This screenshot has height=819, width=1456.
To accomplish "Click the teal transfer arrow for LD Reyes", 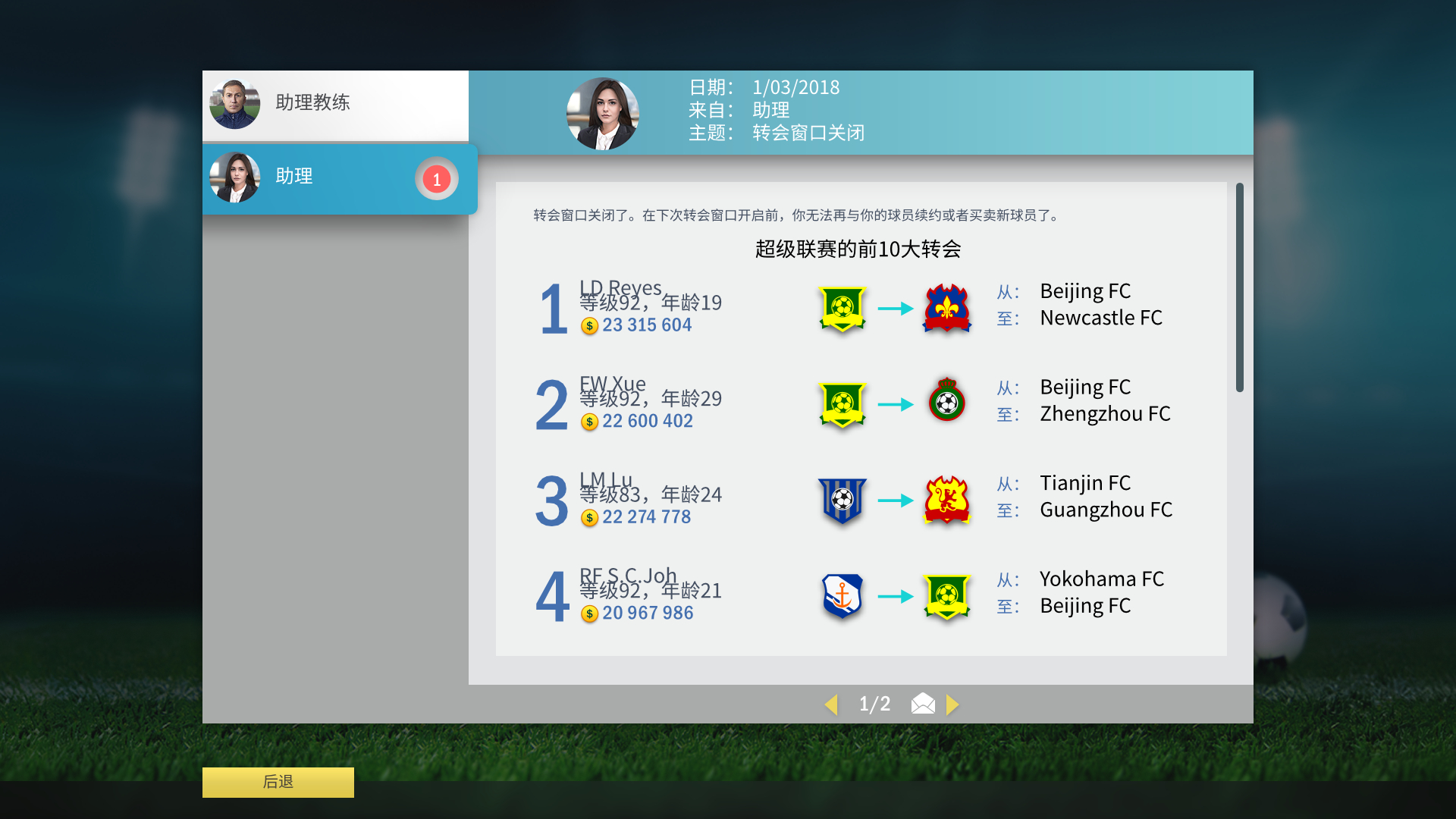I will click(895, 309).
